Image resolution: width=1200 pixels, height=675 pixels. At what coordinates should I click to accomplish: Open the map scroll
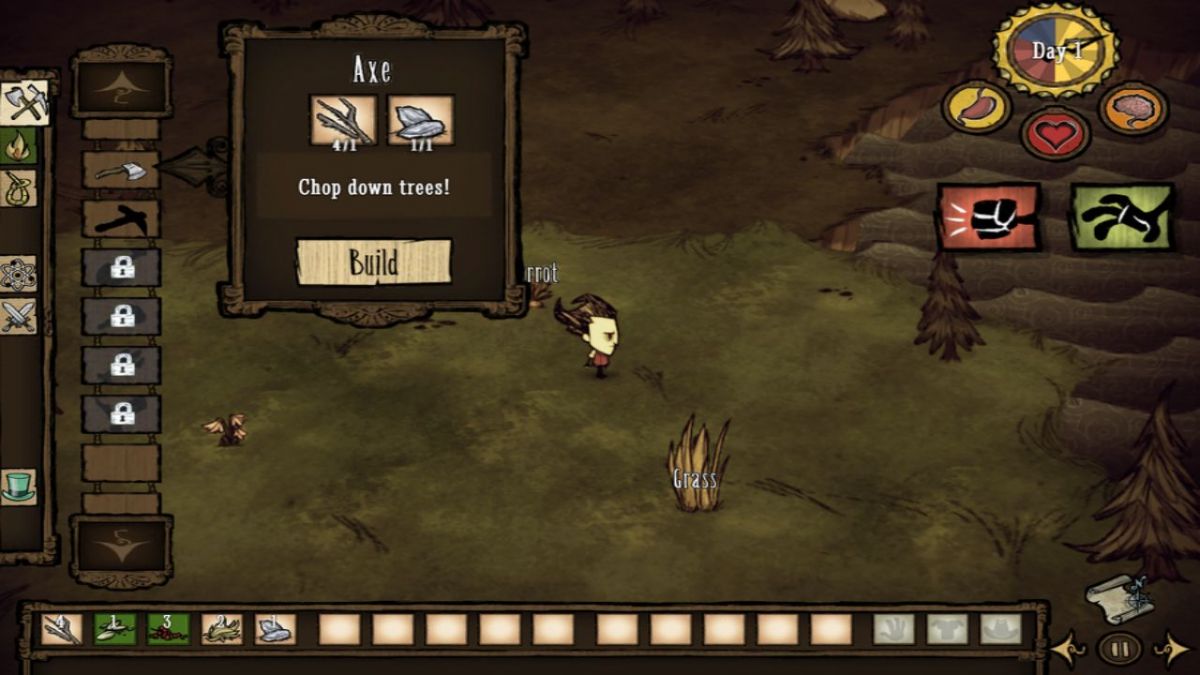coord(1119,597)
